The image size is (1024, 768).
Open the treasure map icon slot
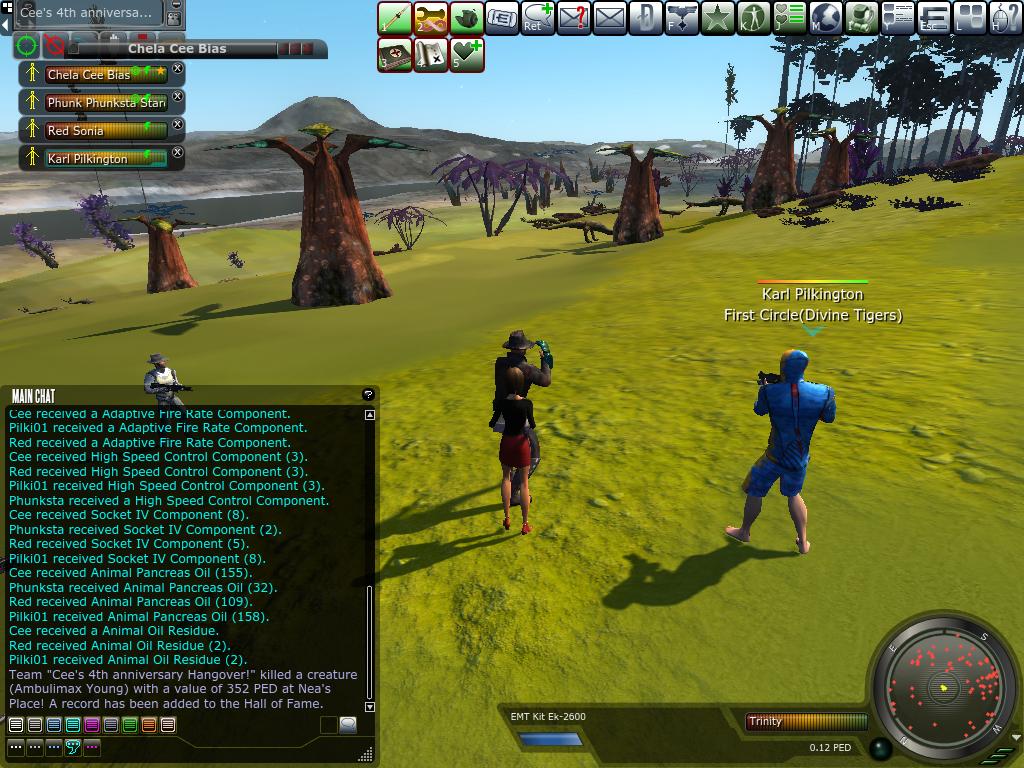tap(431, 56)
